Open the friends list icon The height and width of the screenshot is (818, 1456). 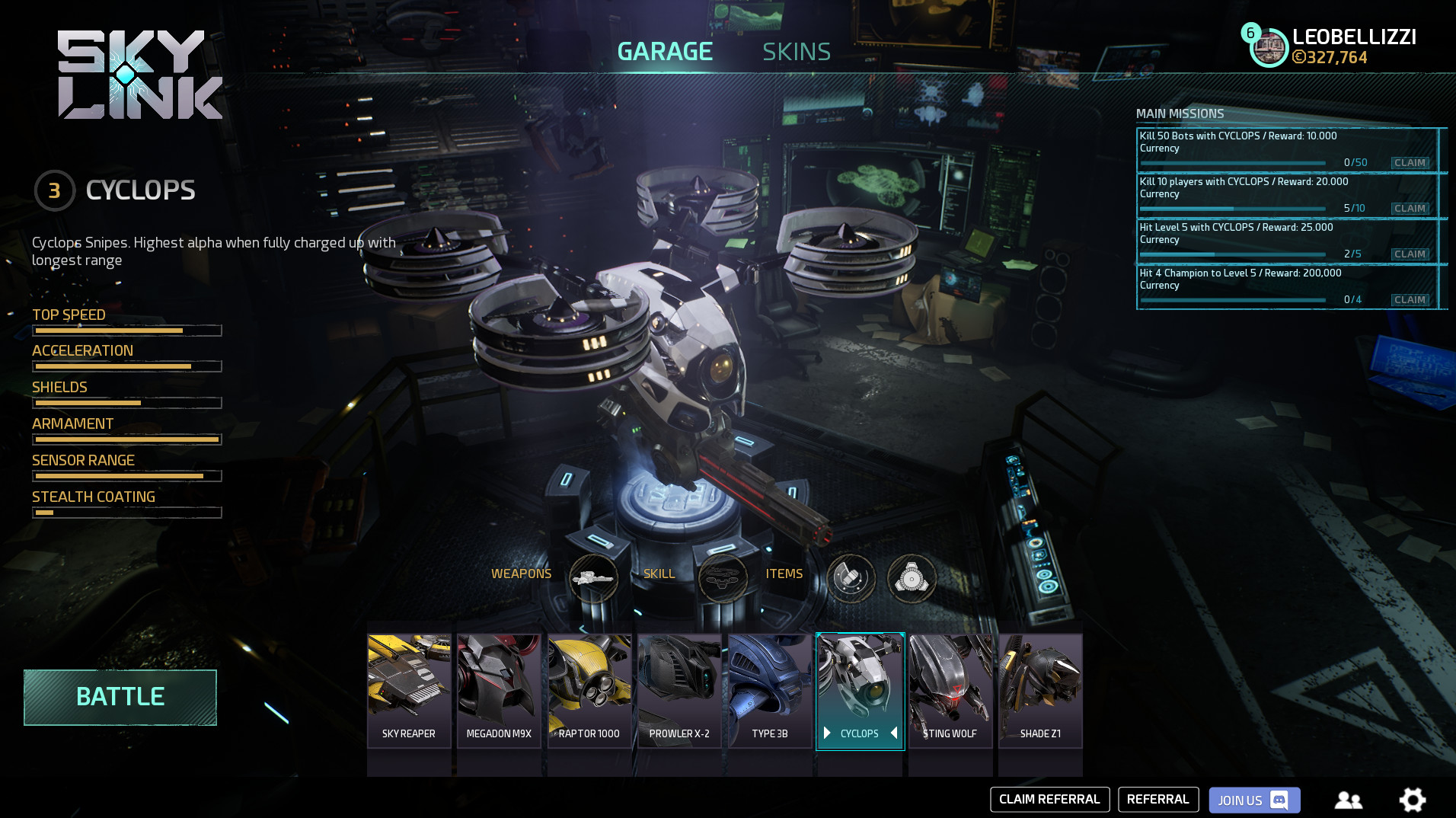(x=1349, y=800)
